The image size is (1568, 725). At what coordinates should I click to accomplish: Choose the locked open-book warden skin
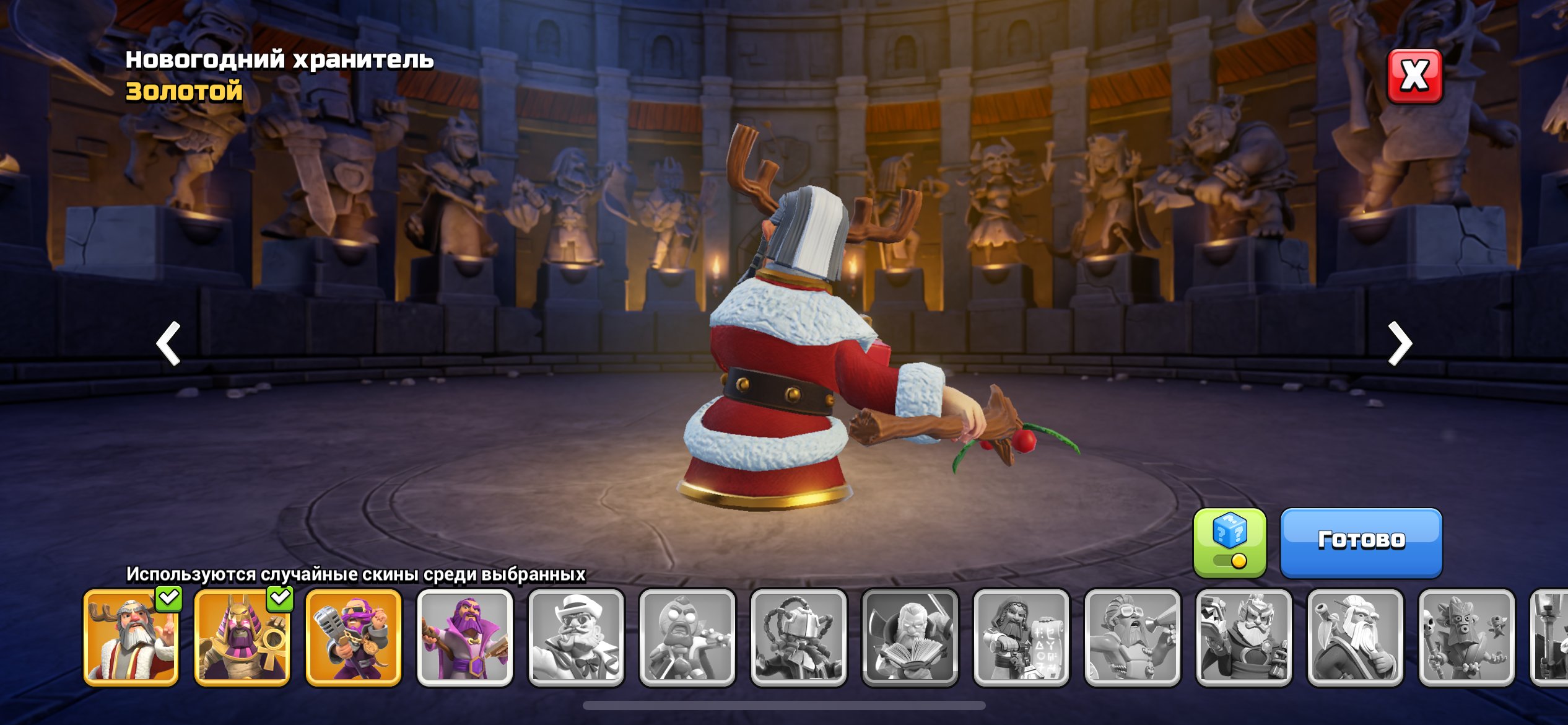coord(910,638)
